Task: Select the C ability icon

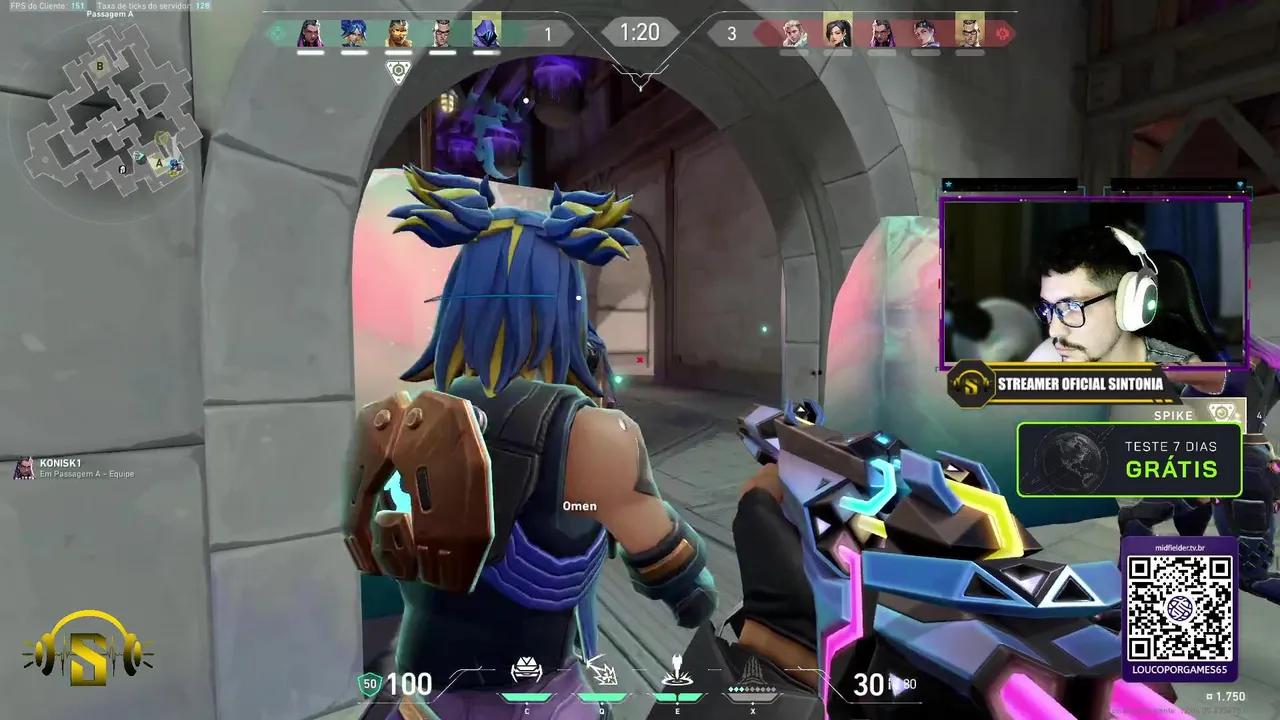Action: [528, 668]
